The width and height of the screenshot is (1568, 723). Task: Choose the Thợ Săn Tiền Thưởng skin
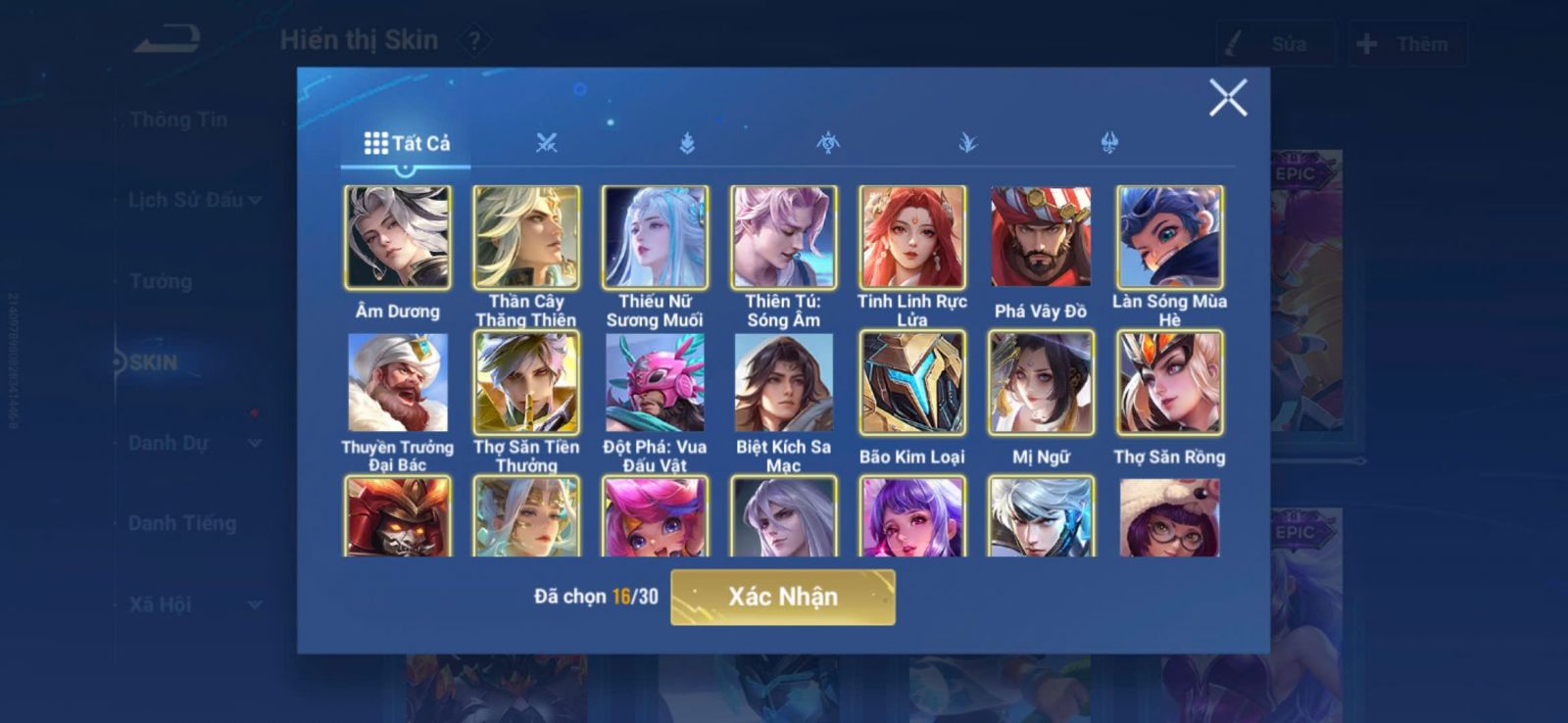(526, 383)
